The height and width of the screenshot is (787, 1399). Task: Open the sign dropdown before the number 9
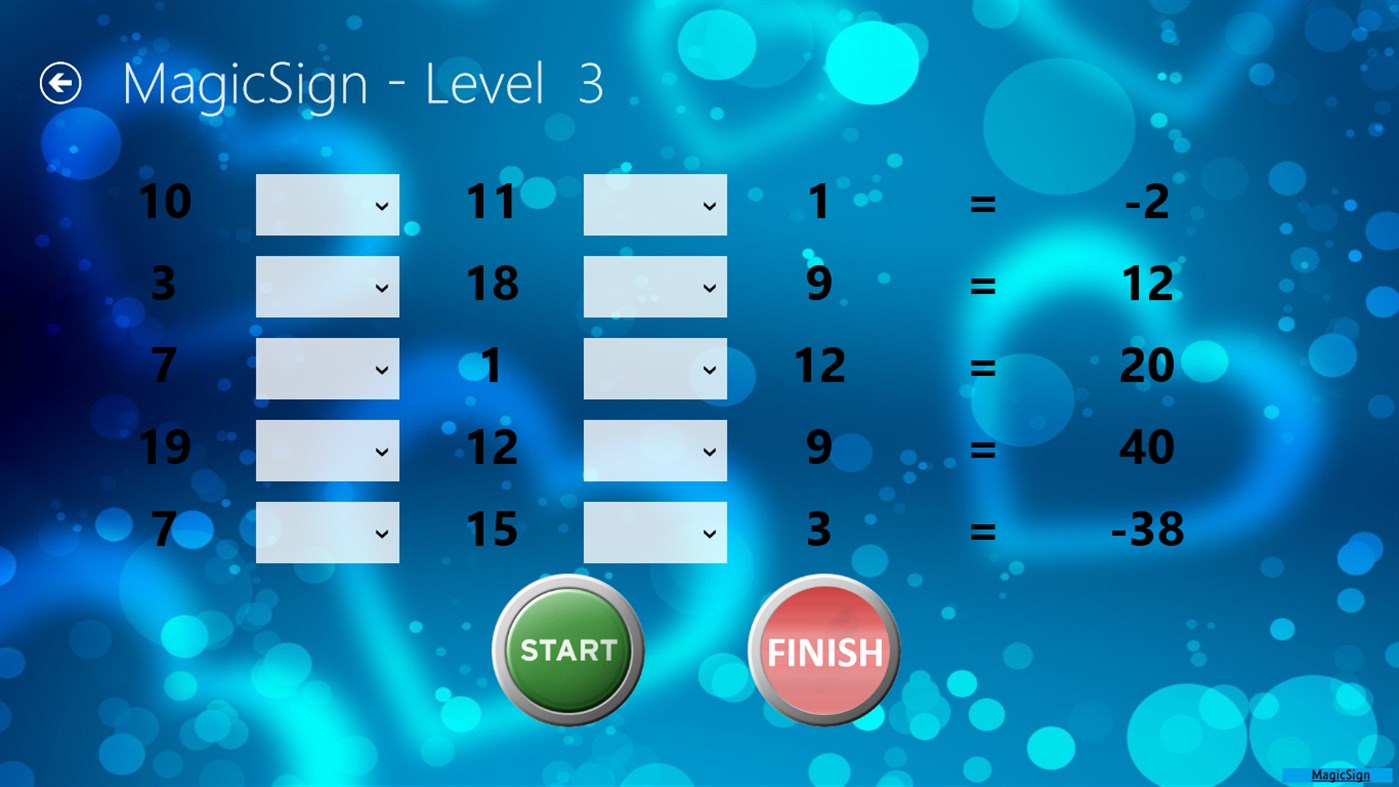[x=655, y=286]
